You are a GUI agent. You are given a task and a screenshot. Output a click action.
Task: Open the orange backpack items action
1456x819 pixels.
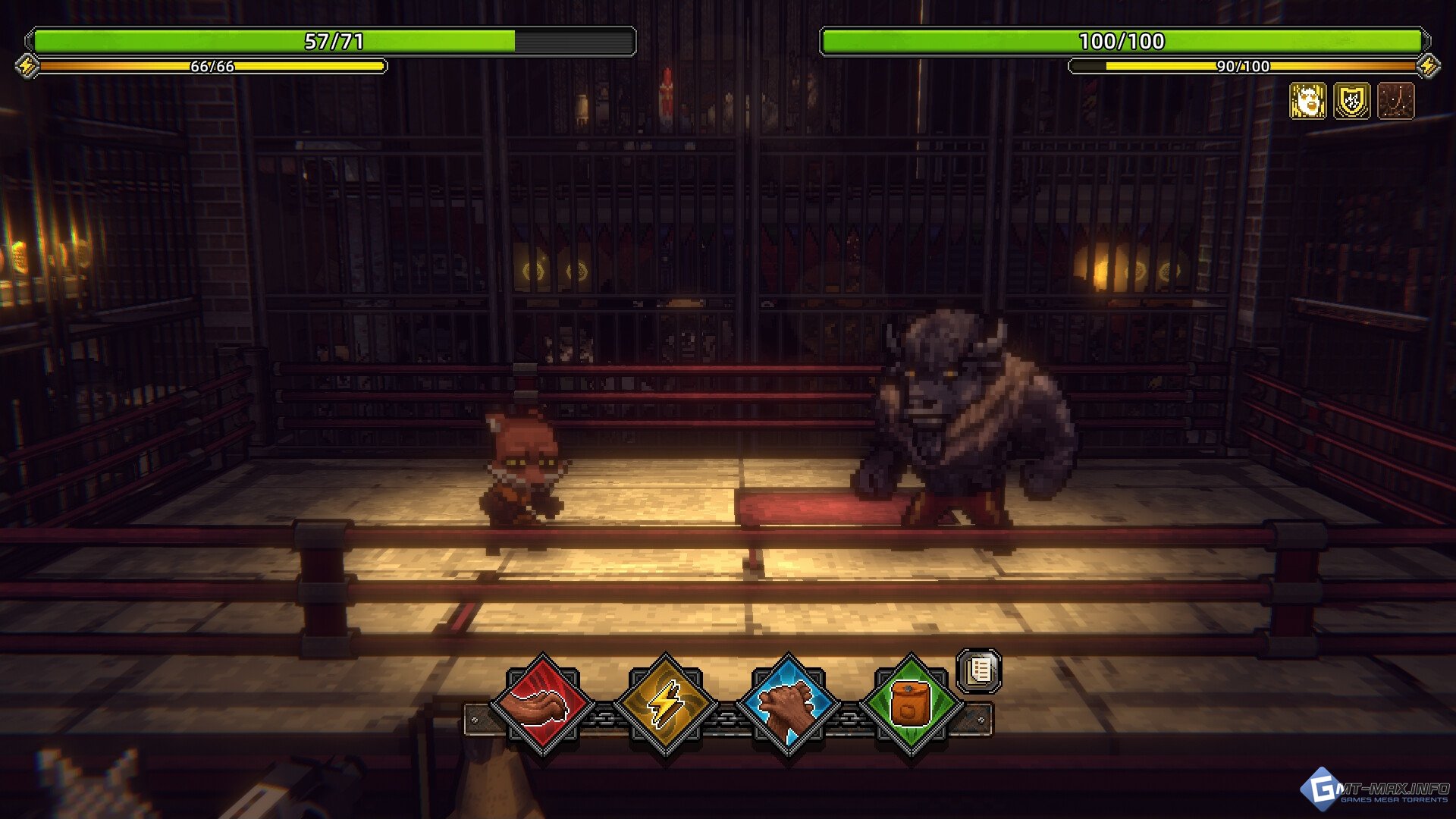(x=912, y=707)
